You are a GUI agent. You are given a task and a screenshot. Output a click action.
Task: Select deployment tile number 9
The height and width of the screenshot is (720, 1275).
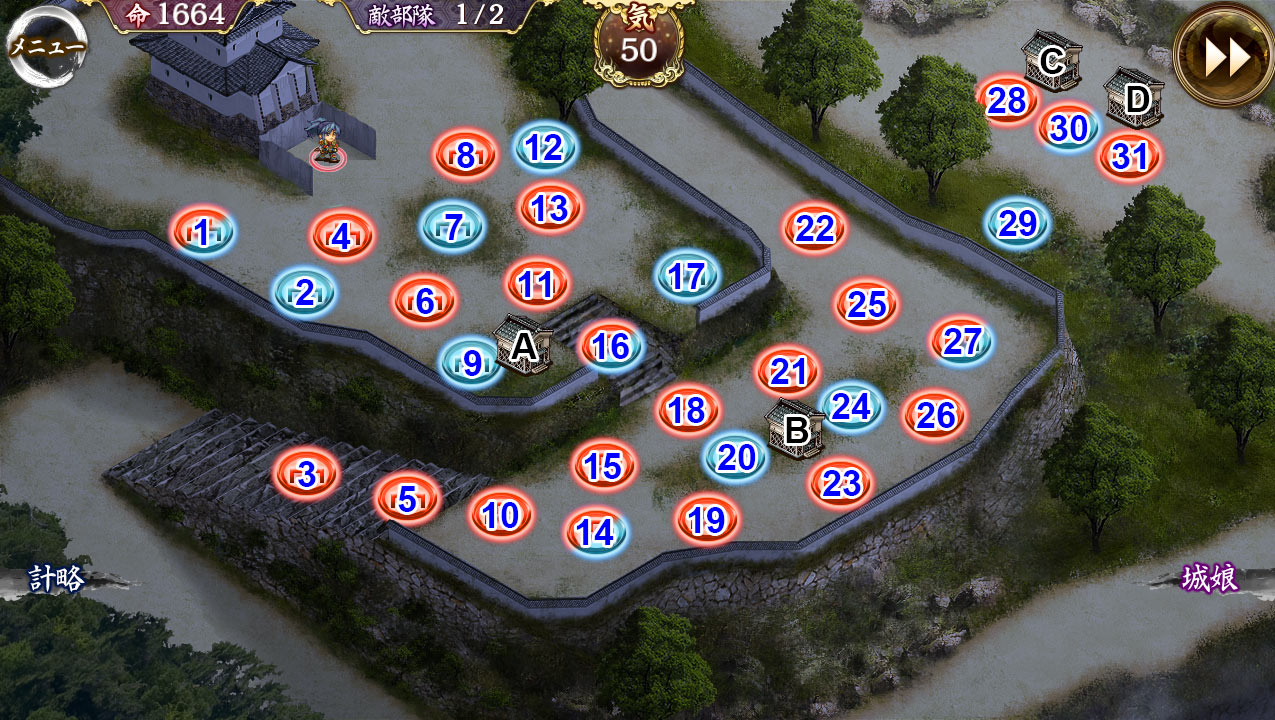click(471, 362)
